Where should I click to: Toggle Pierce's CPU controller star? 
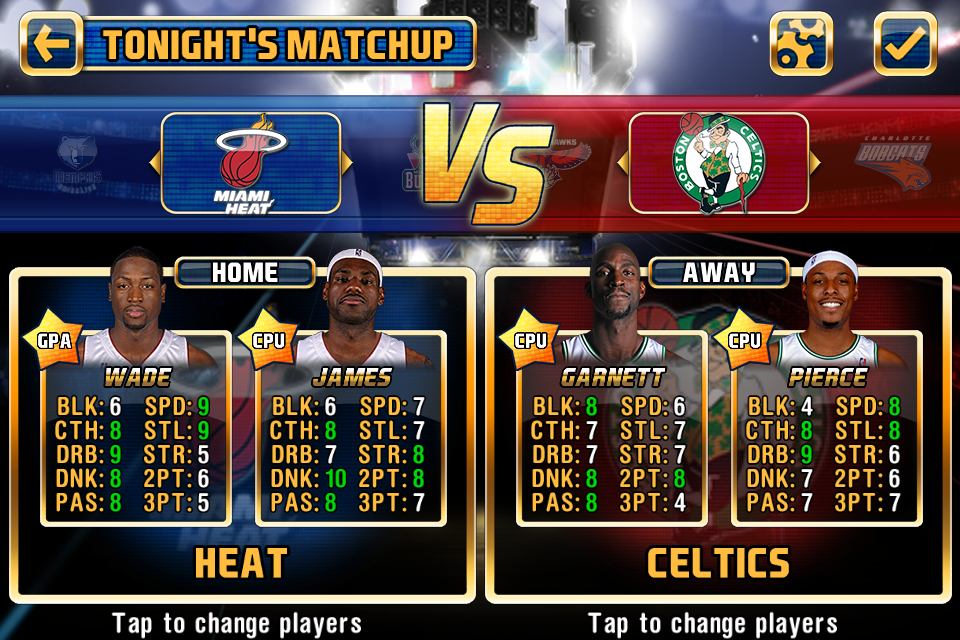(745, 340)
